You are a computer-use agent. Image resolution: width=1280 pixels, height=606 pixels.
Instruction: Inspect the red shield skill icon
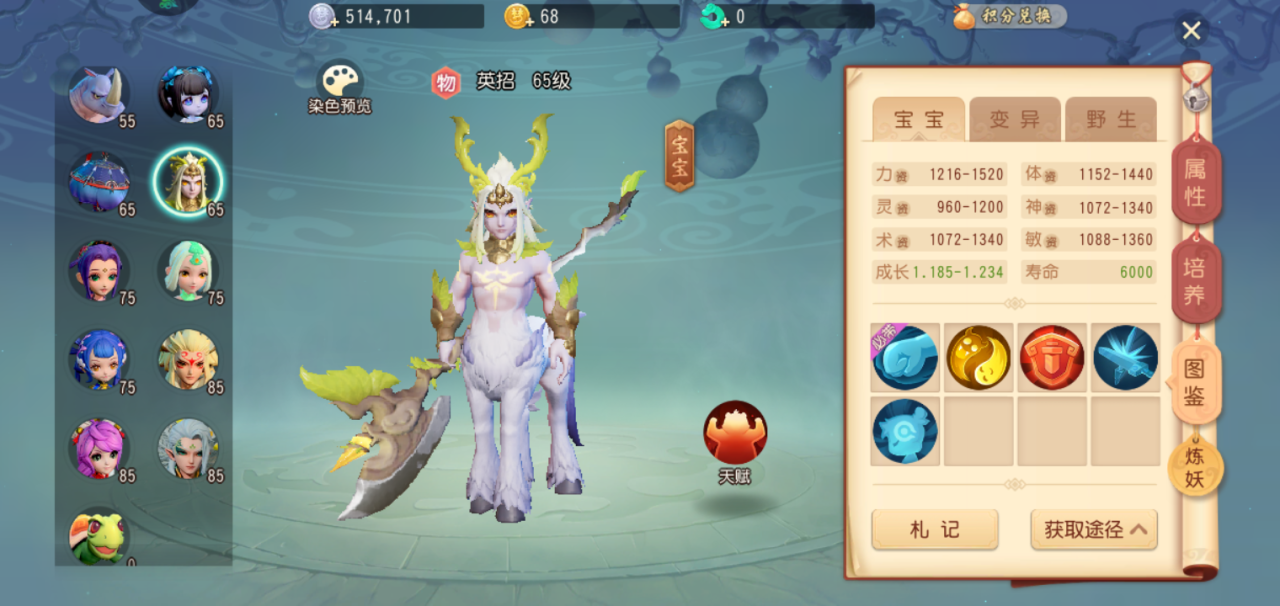tap(1052, 358)
